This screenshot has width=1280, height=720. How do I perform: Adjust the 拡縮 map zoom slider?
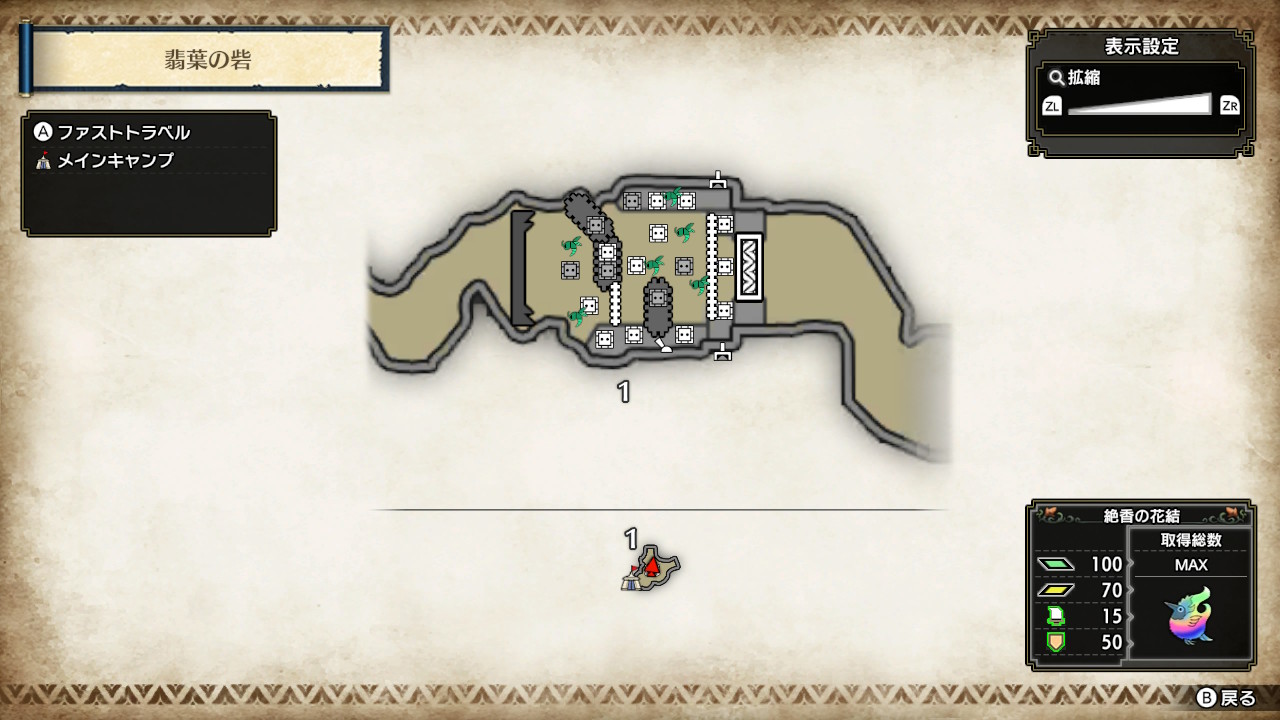(1139, 105)
